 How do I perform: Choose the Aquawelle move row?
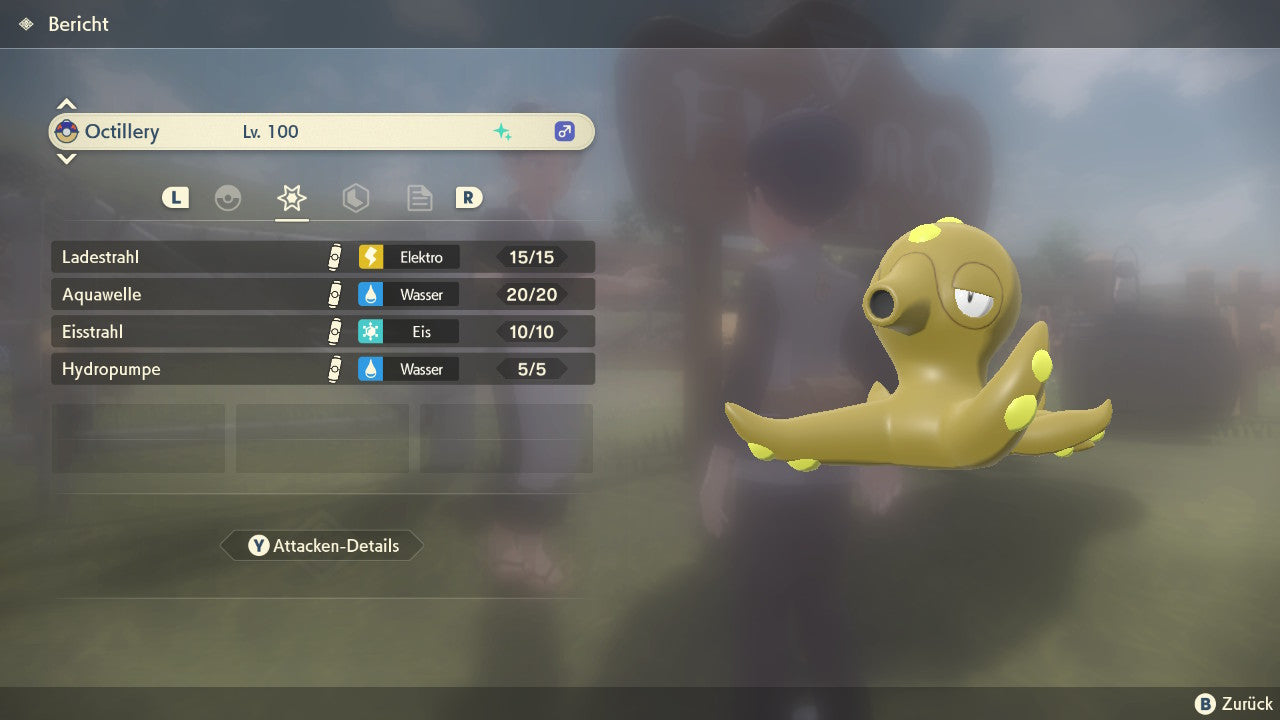pos(322,294)
